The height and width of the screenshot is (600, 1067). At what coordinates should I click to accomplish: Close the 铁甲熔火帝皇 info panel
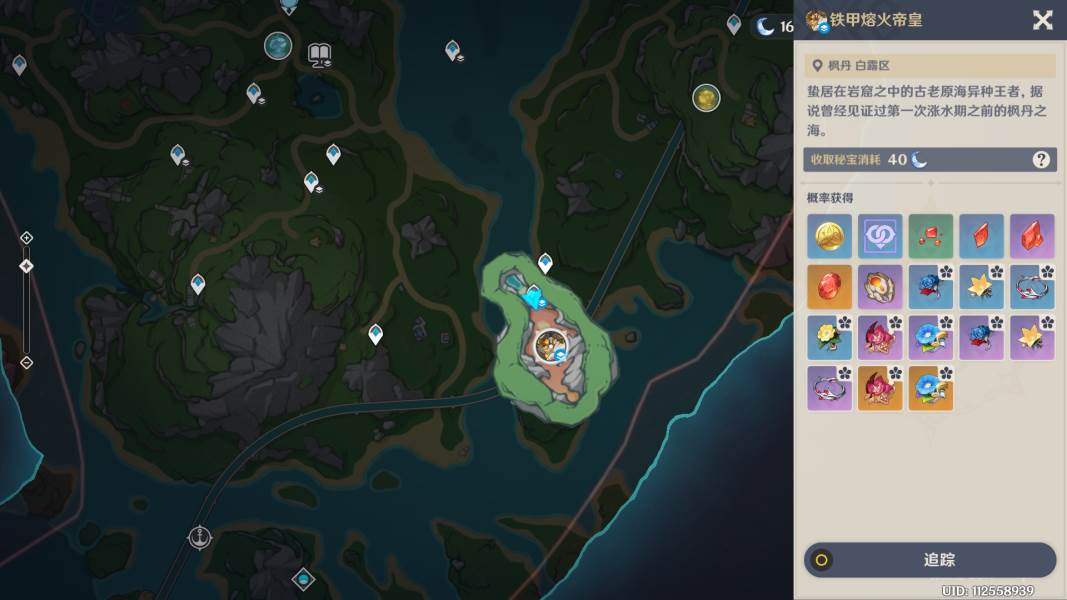1042,20
